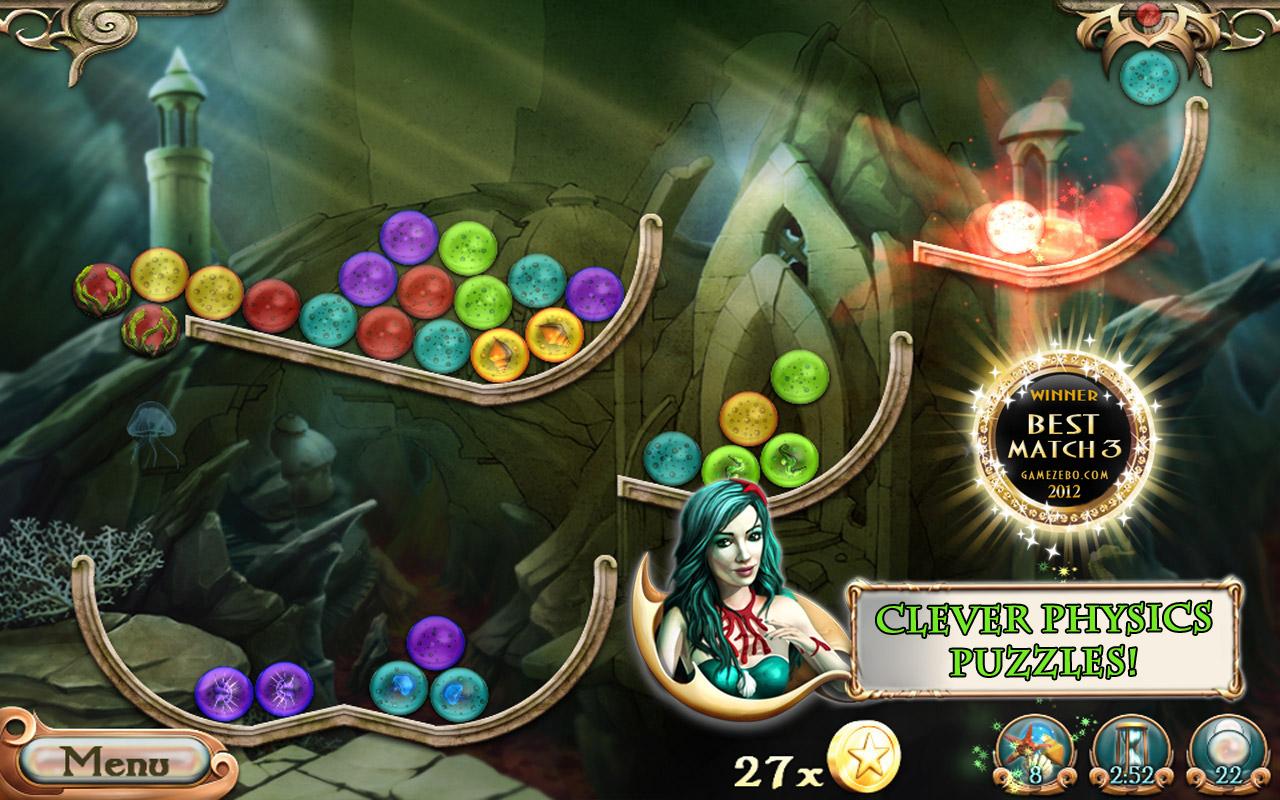Select the glowing white orb
The height and width of the screenshot is (800, 1280).
click(1013, 222)
